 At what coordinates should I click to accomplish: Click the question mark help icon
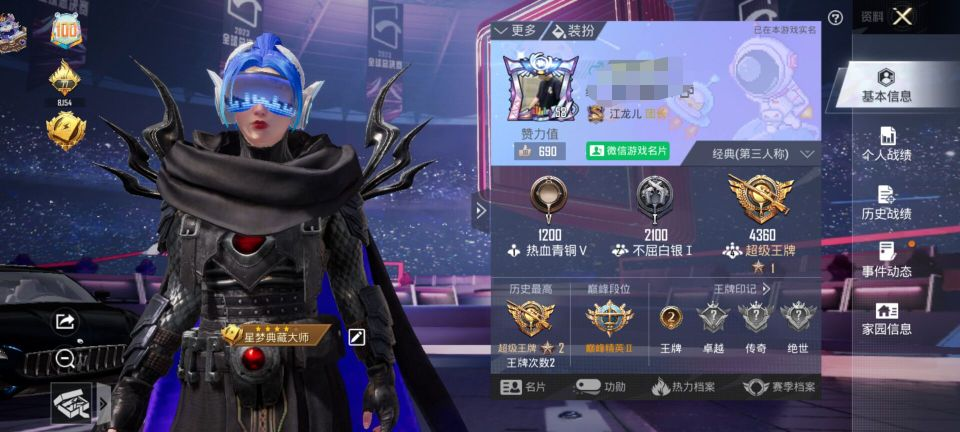(836, 17)
